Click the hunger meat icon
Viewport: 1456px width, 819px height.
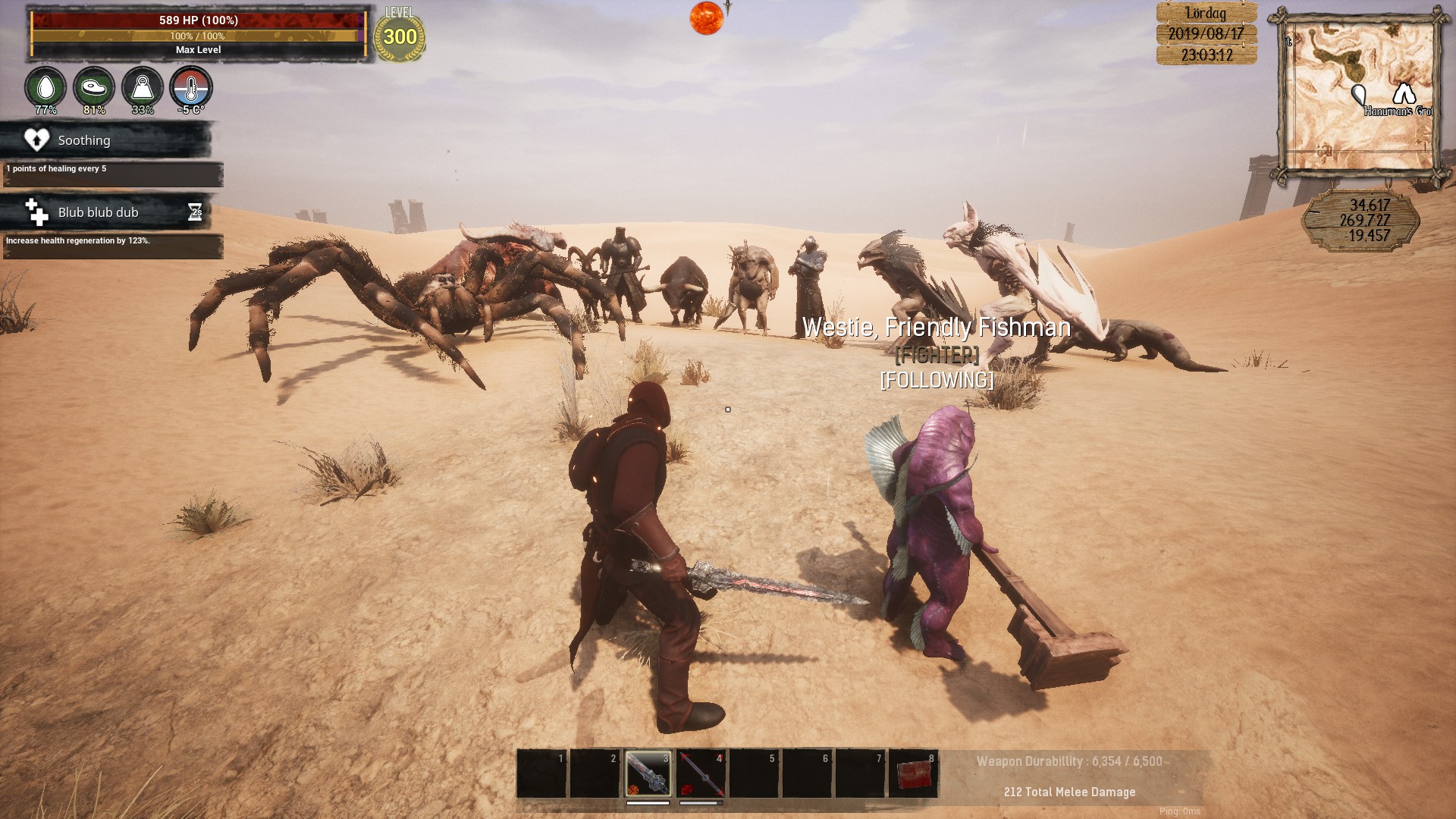click(x=94, y=88)
